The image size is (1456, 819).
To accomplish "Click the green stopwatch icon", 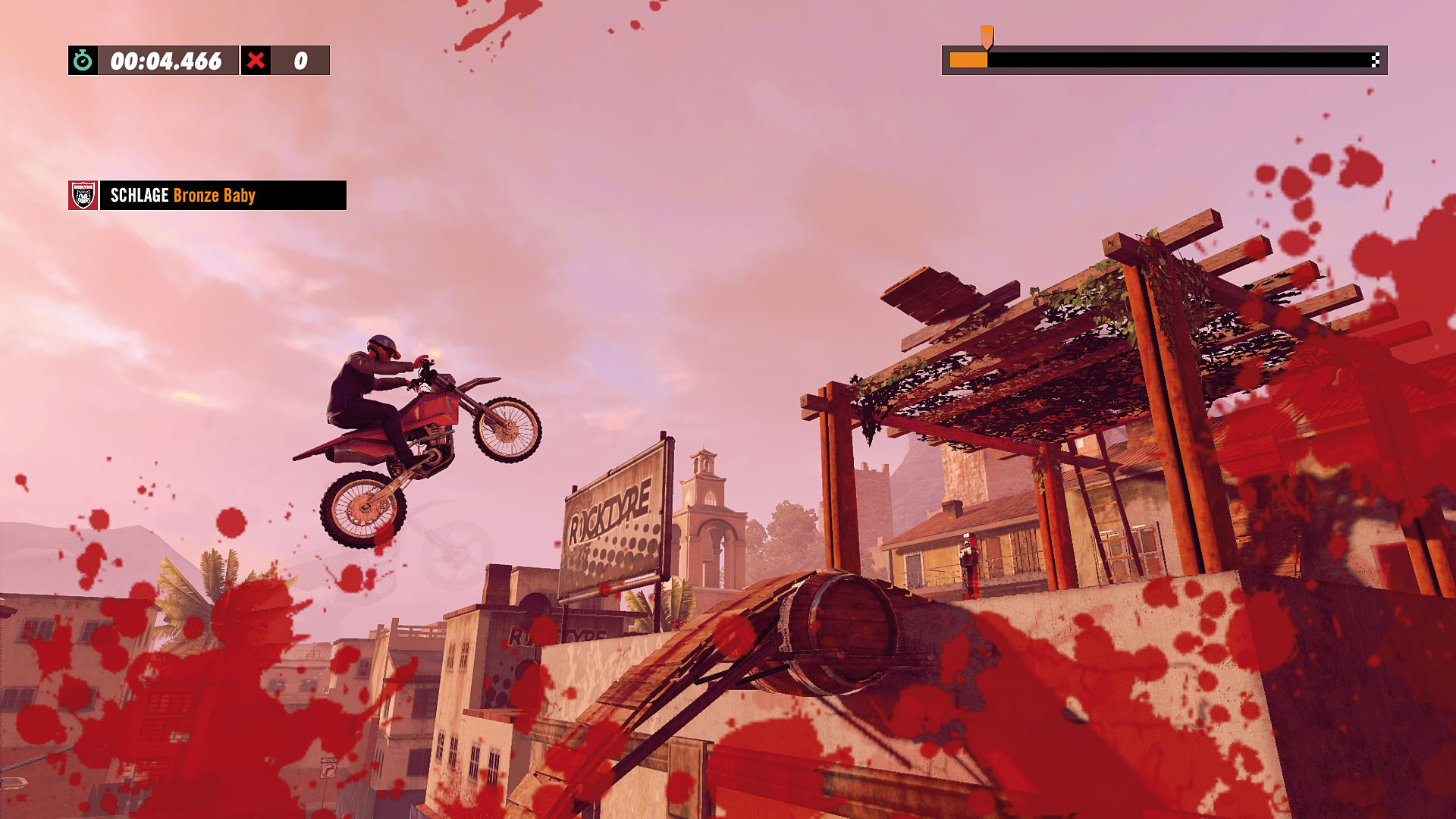I will tap(83, 61).
